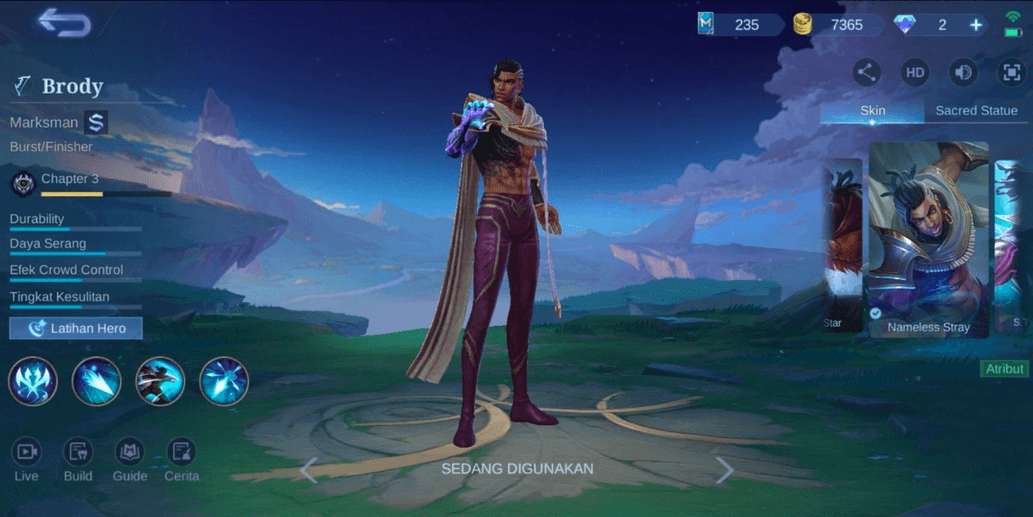
Task: Open the Live streams section
Action: point(26,461)
